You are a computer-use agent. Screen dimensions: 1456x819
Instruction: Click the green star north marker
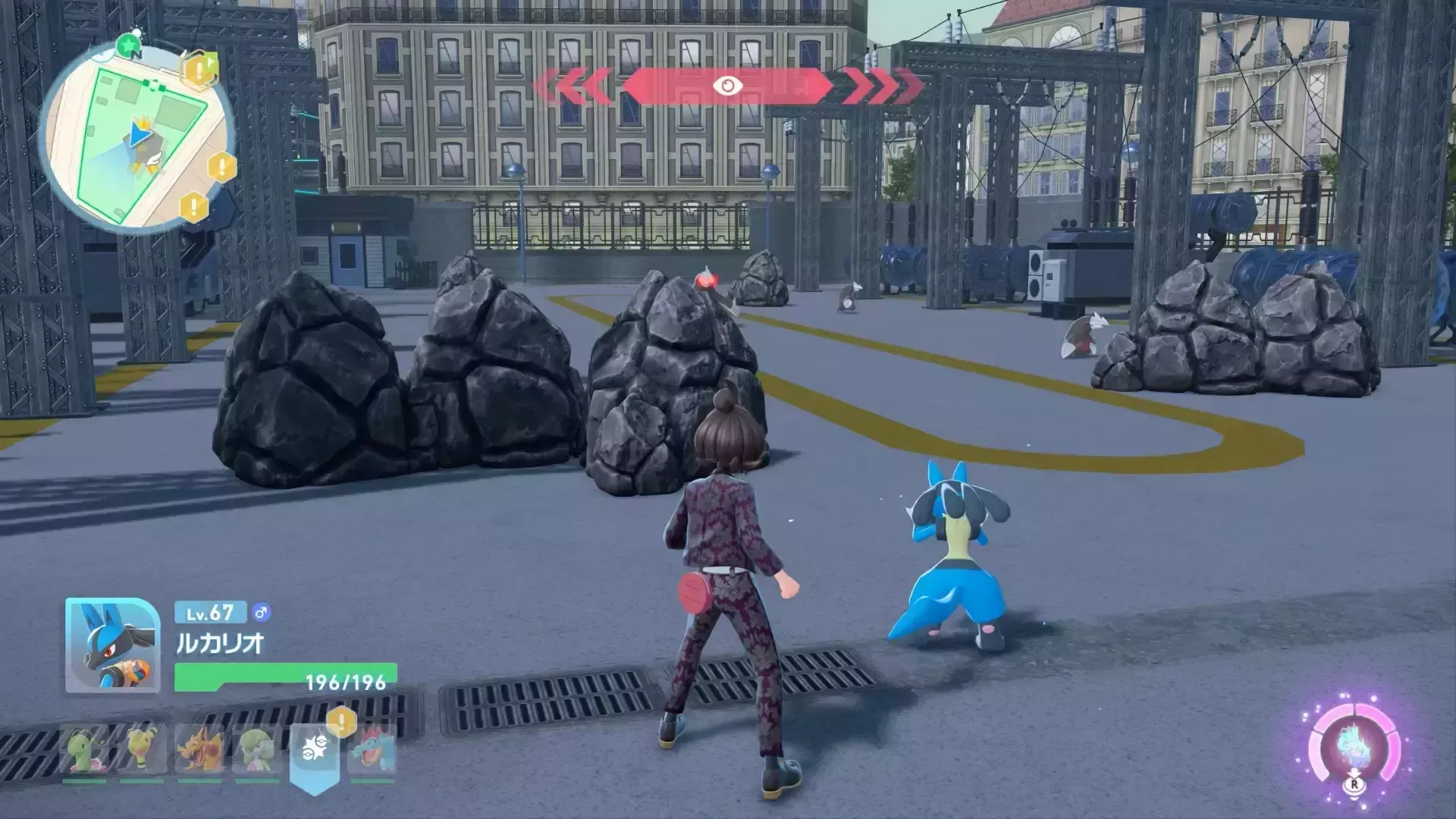click(x=128, y=45)
